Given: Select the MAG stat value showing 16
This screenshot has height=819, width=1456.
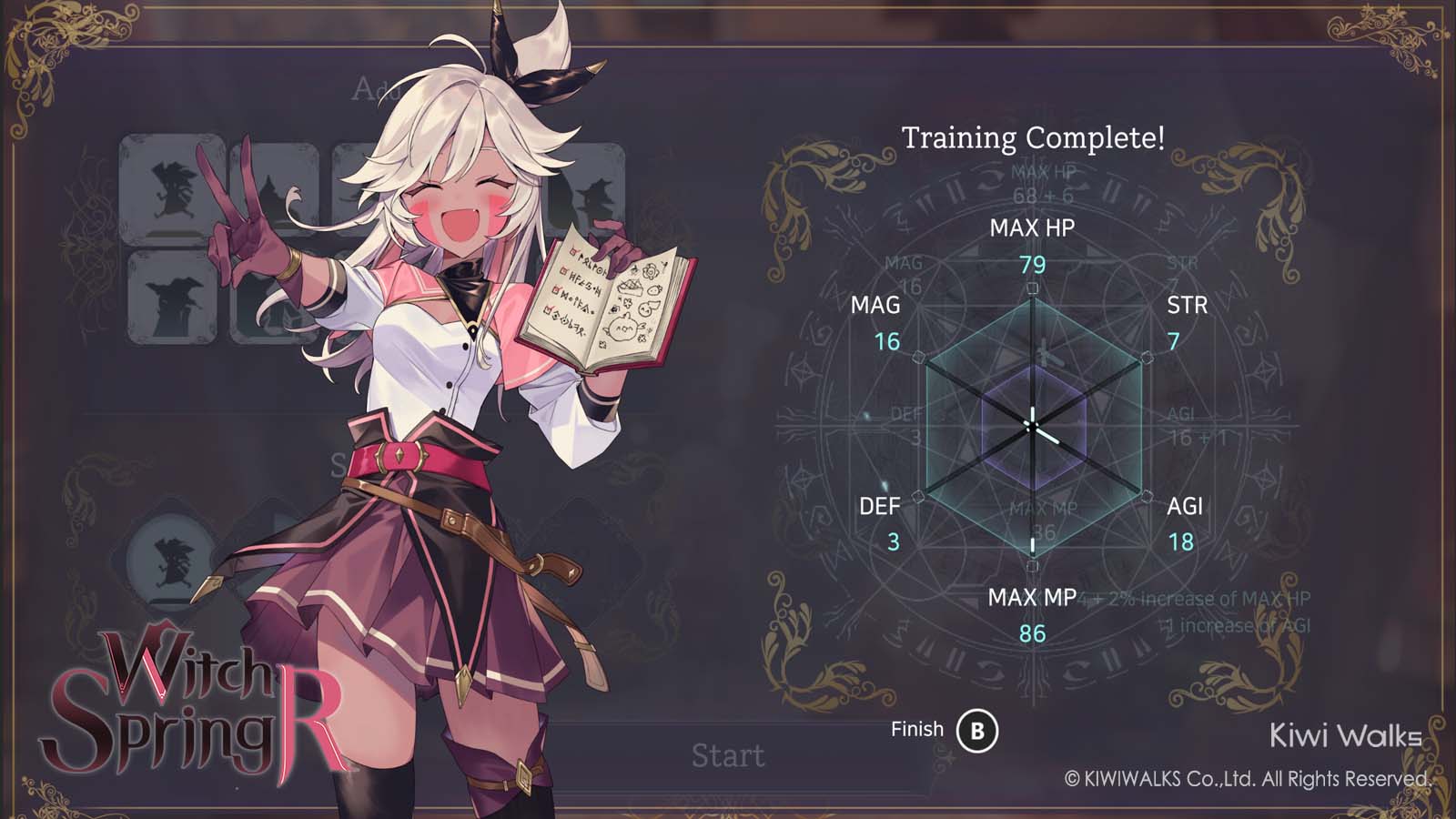Looking at the screenshot, I should pyautogui.click(x=887, y=344).
